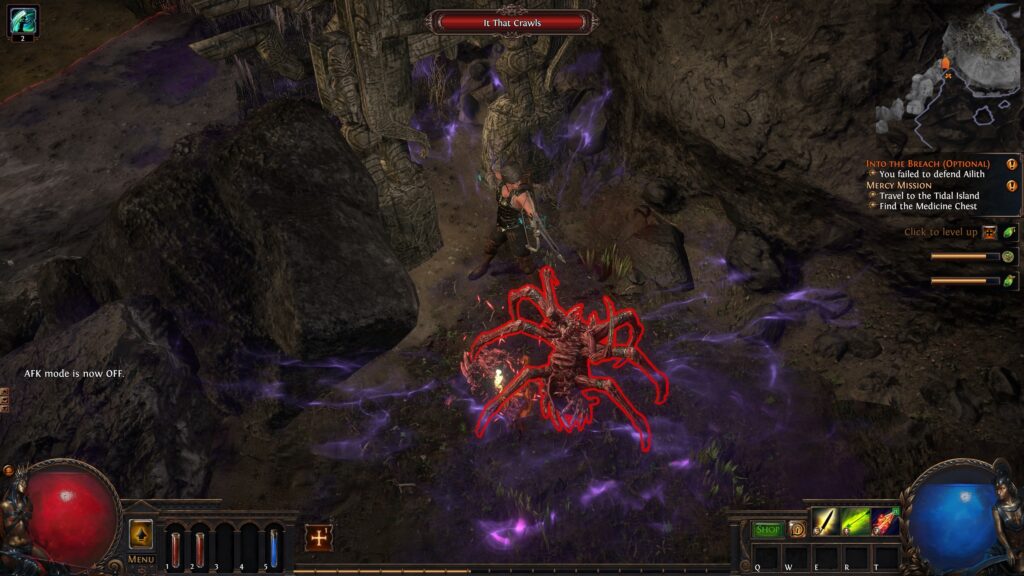The image size is (1024, 576).
Task: Open the Menu button
Action: 141,559
